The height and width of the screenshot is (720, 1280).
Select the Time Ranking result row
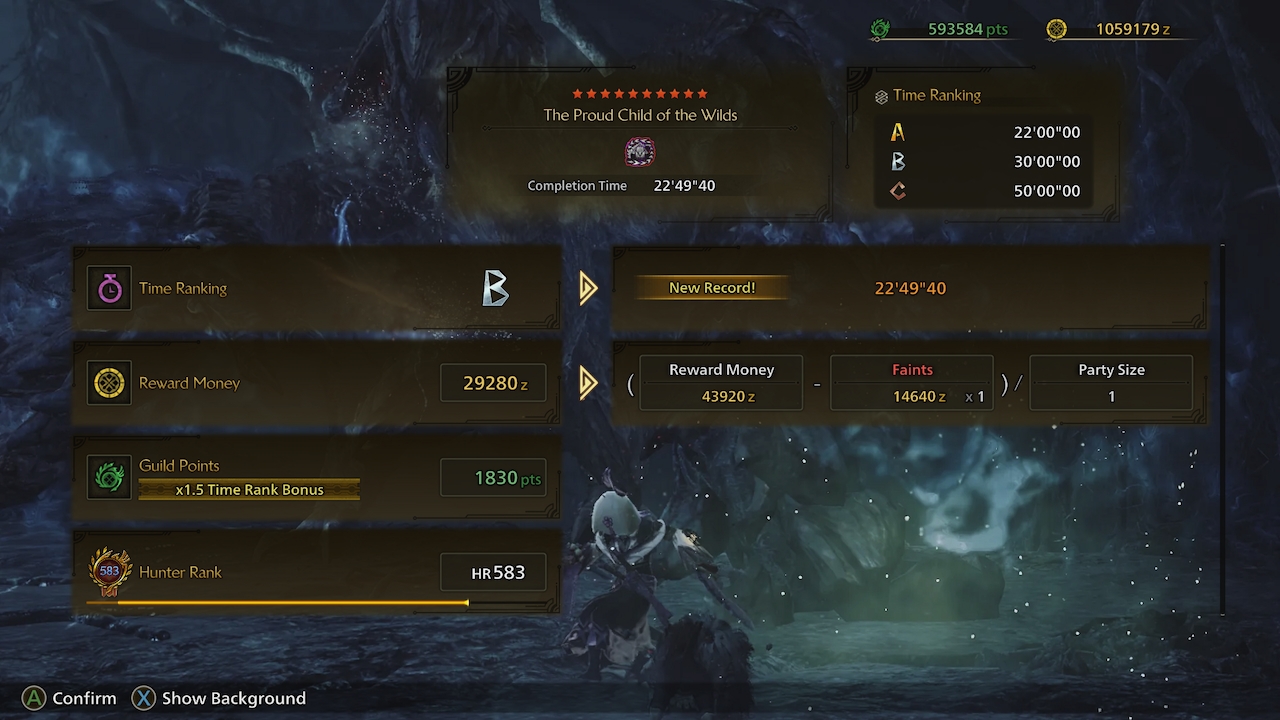[316, 288]
